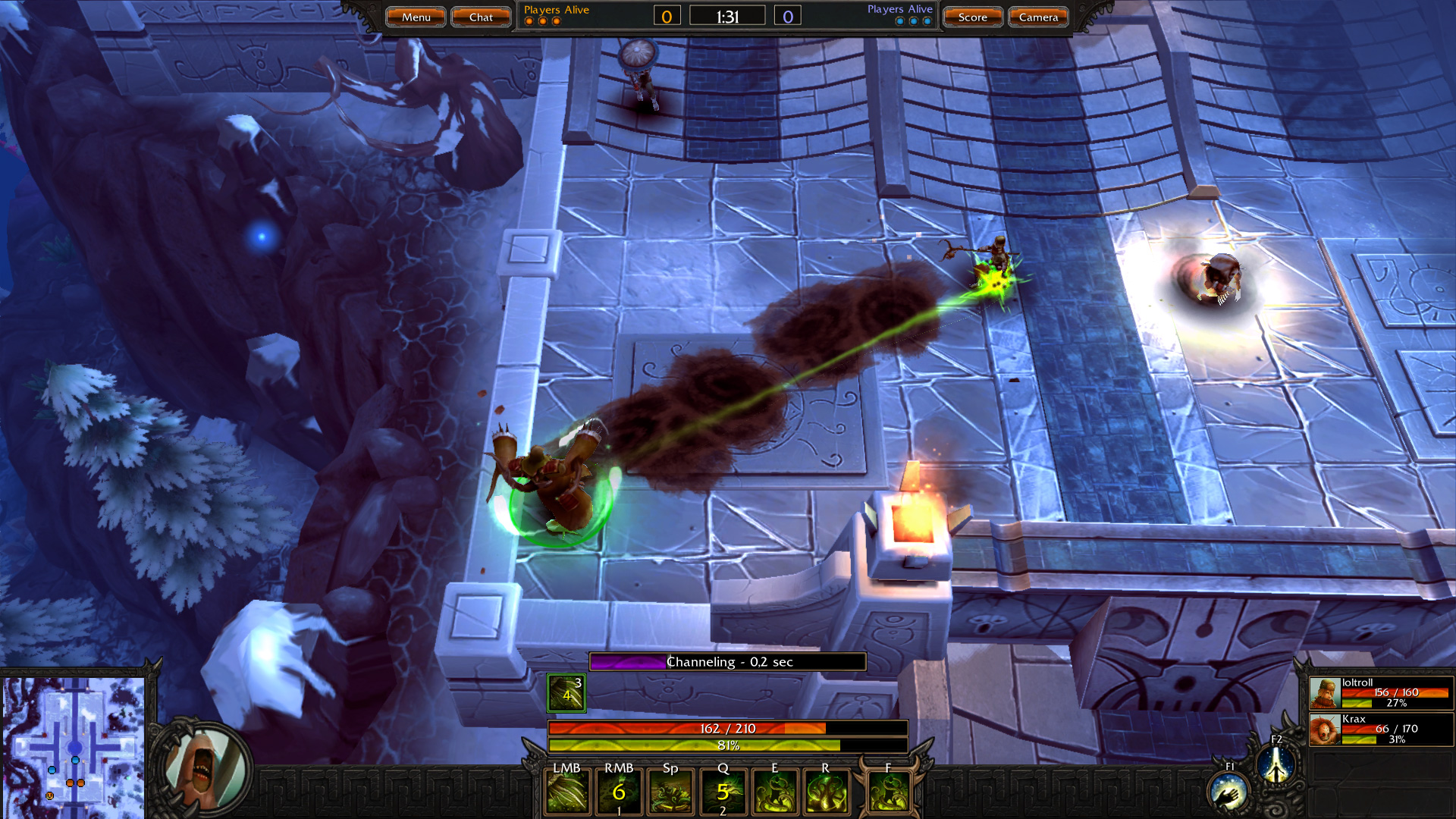Click the screaming champion portrait

[205, 767]
